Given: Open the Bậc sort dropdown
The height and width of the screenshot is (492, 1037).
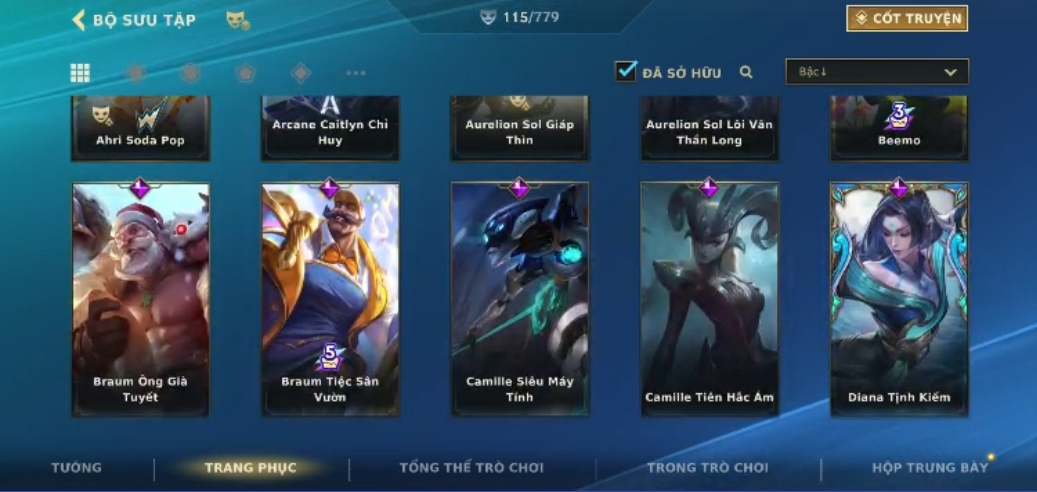Looking at the screenshot, I should tap(877, 72).
